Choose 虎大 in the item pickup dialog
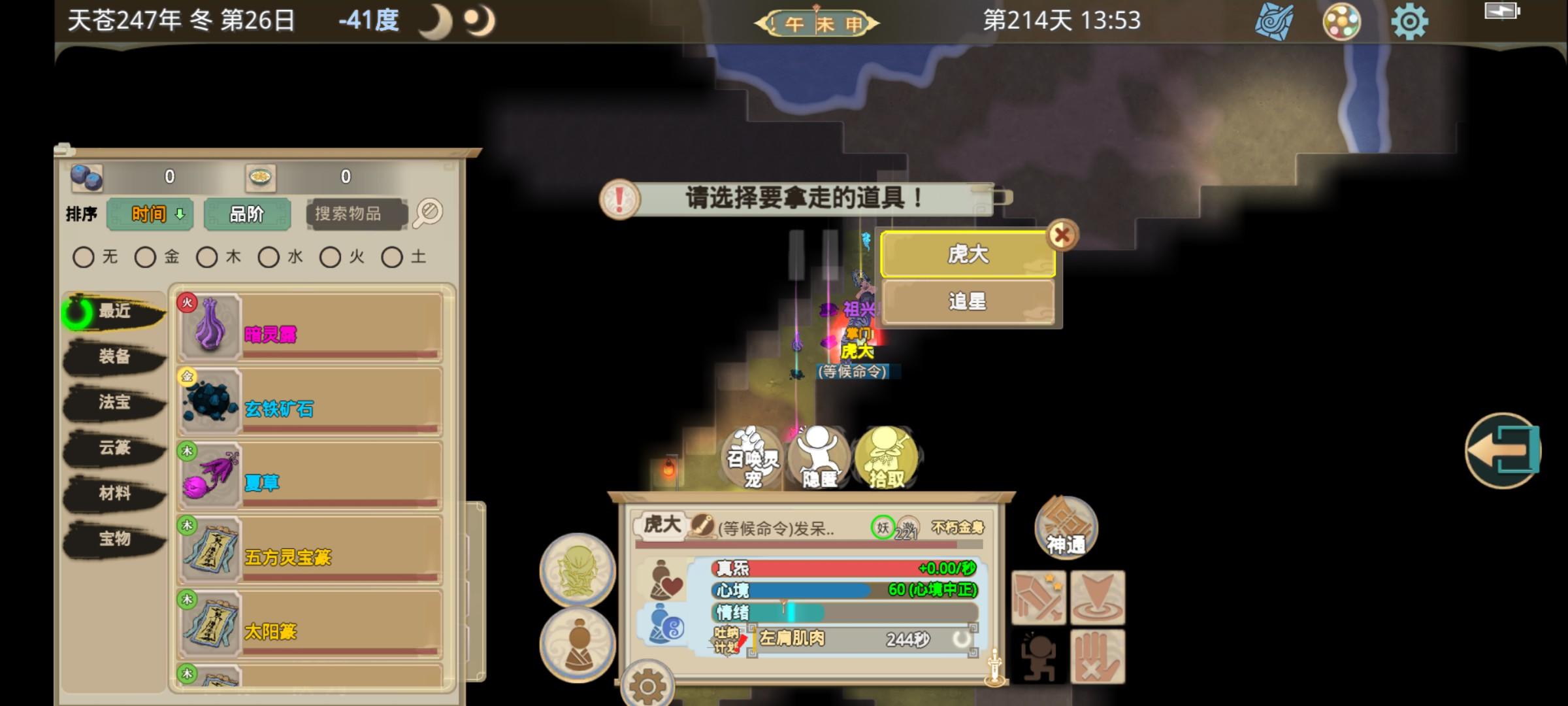Image resolution: width=1568 pixels, height=706 pixels. pos(968,254)
